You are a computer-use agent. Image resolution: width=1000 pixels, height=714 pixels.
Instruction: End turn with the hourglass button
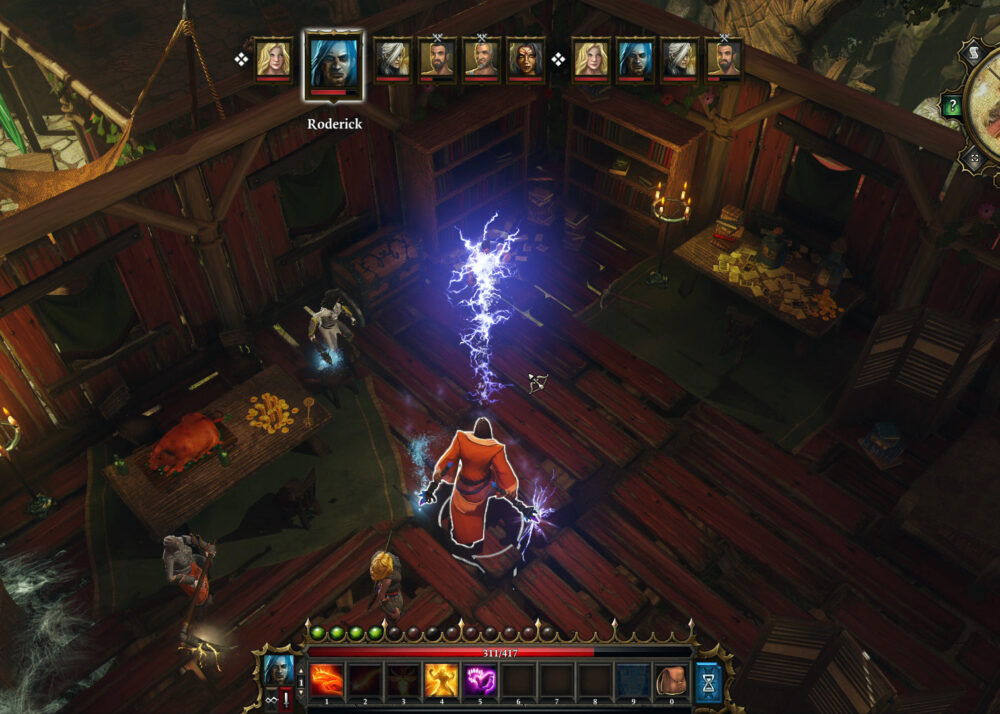click(x=709, y=681)
